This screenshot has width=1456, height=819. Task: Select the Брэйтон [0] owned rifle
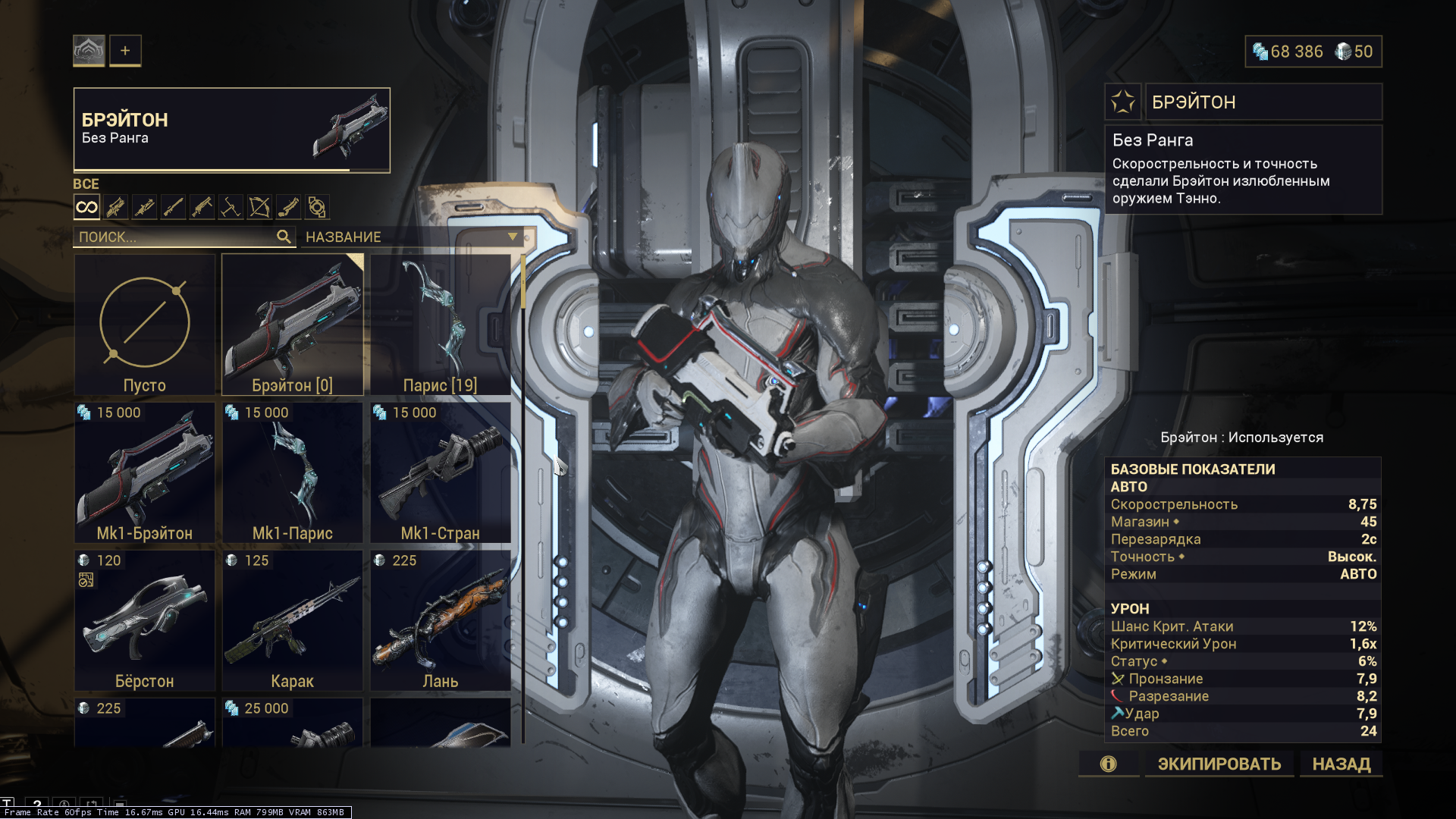coord(292,325)
